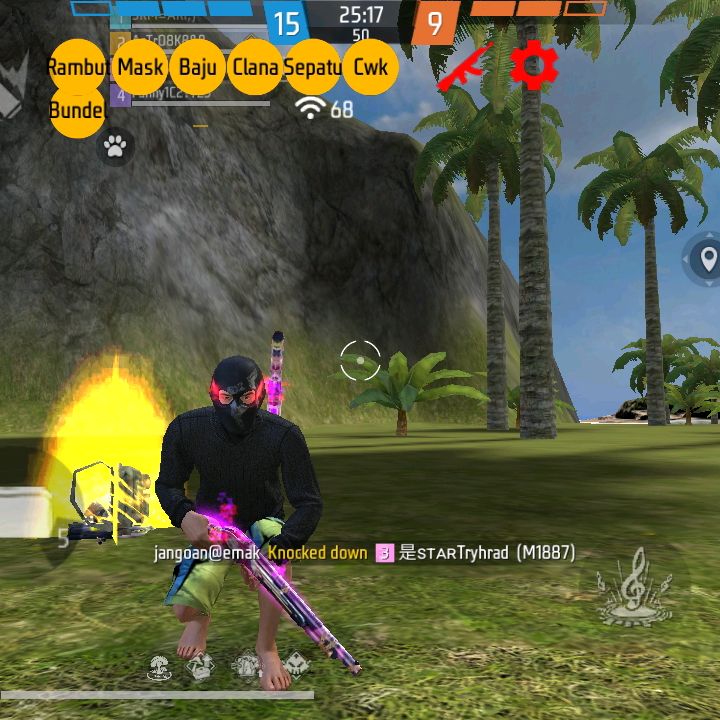This screenshot has height=720, width=720.
Task: Tap the Rambut overlay button
Action: pyautogui.click(x=77, y=68)
